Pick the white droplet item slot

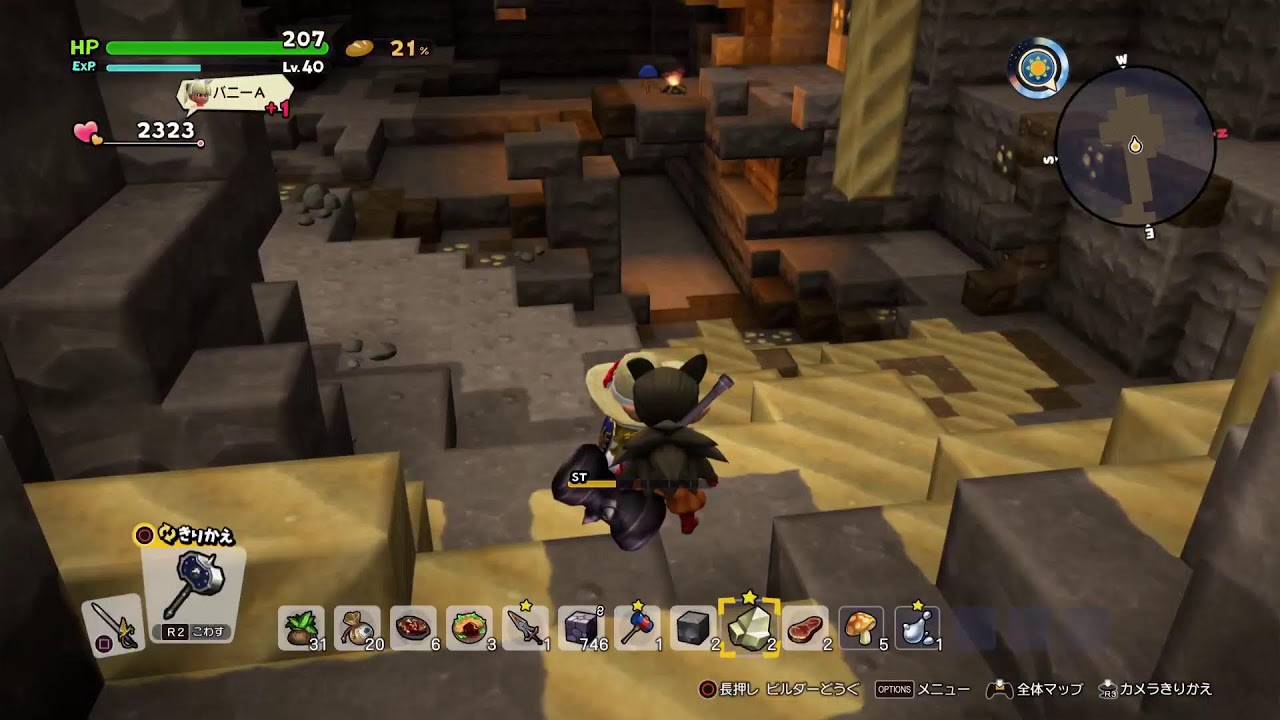click(x=917, y=628)
